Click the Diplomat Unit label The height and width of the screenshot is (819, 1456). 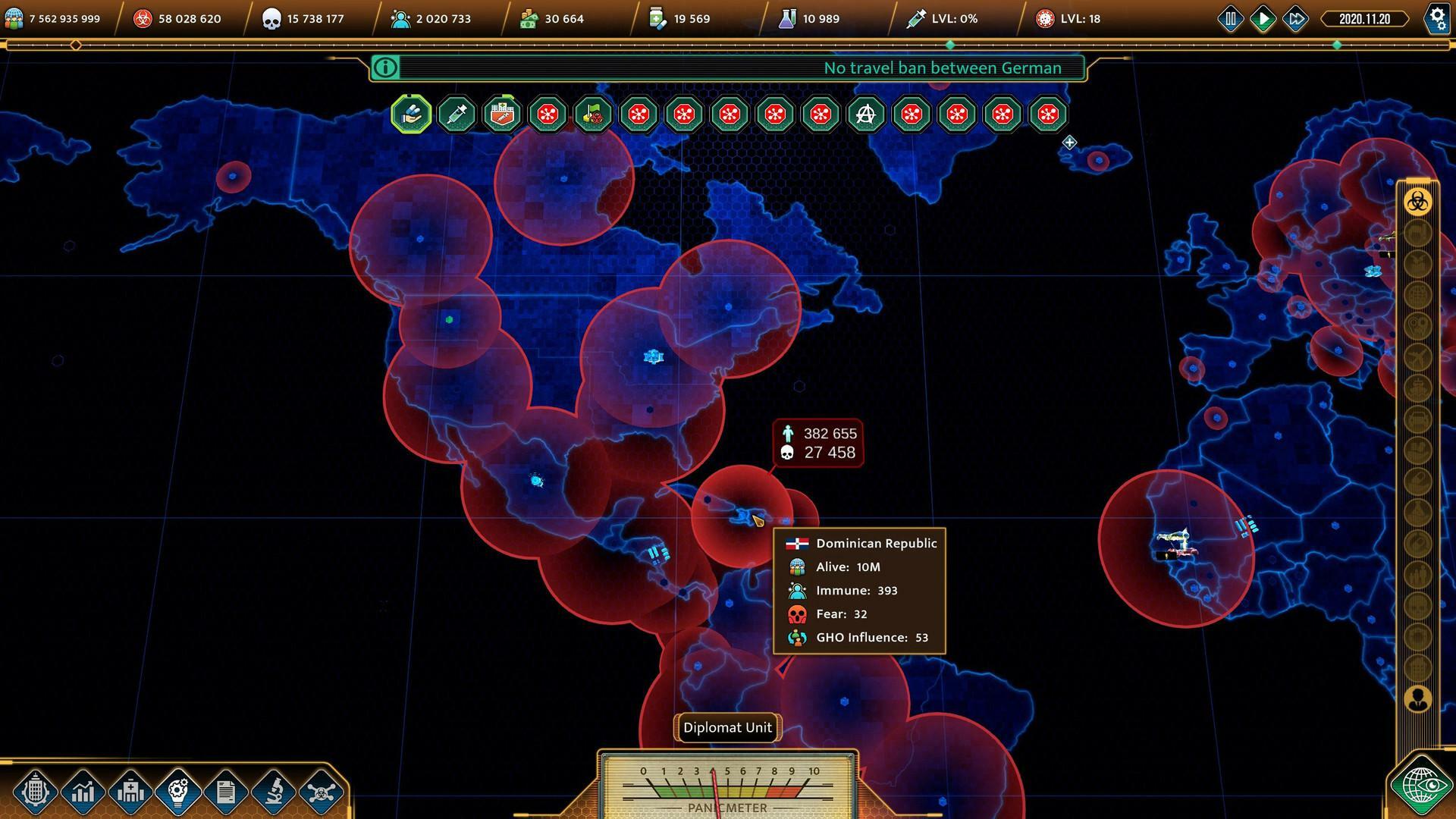coord(726,727)
